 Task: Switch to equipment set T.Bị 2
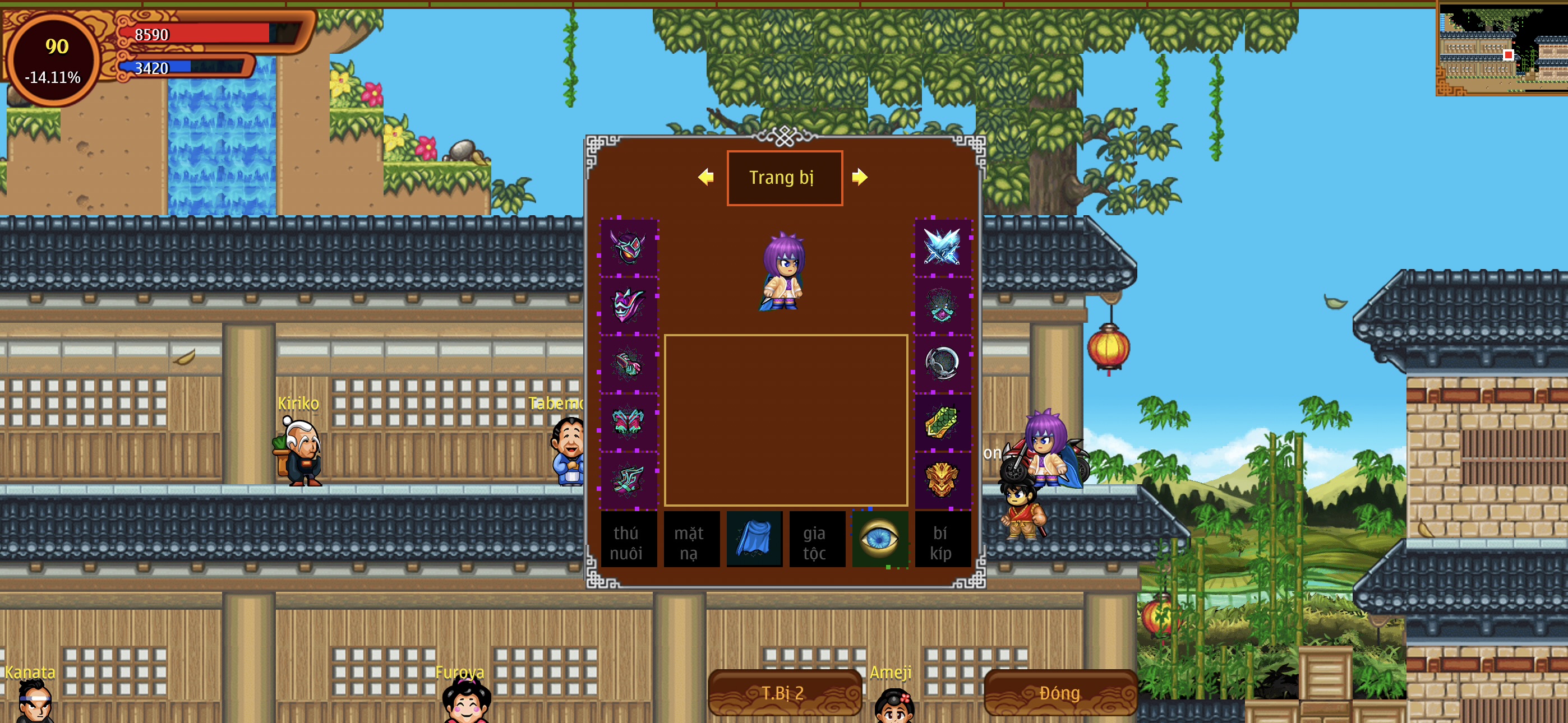[784, 693]
